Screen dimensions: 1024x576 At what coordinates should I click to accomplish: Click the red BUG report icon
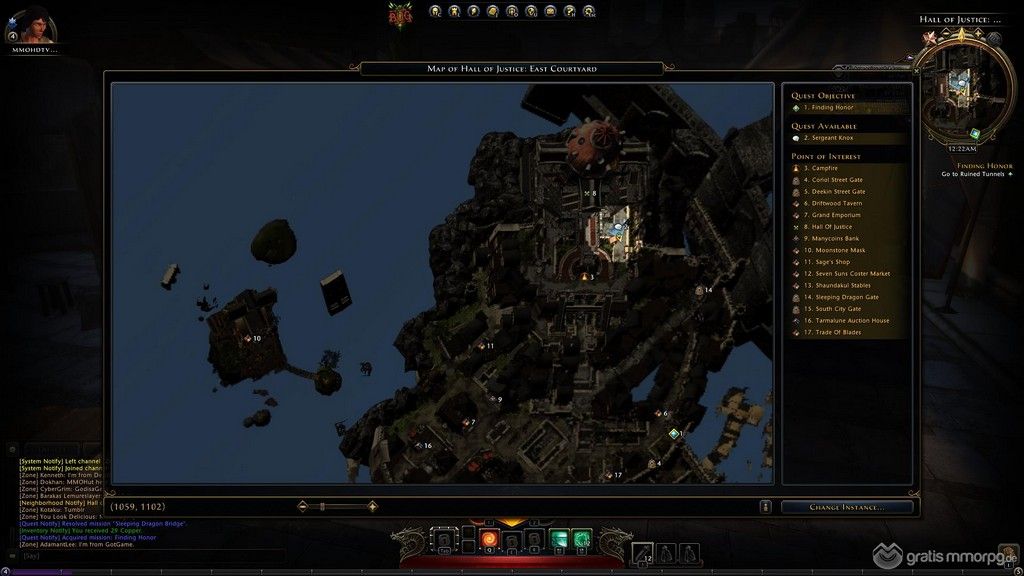[401, 14]
